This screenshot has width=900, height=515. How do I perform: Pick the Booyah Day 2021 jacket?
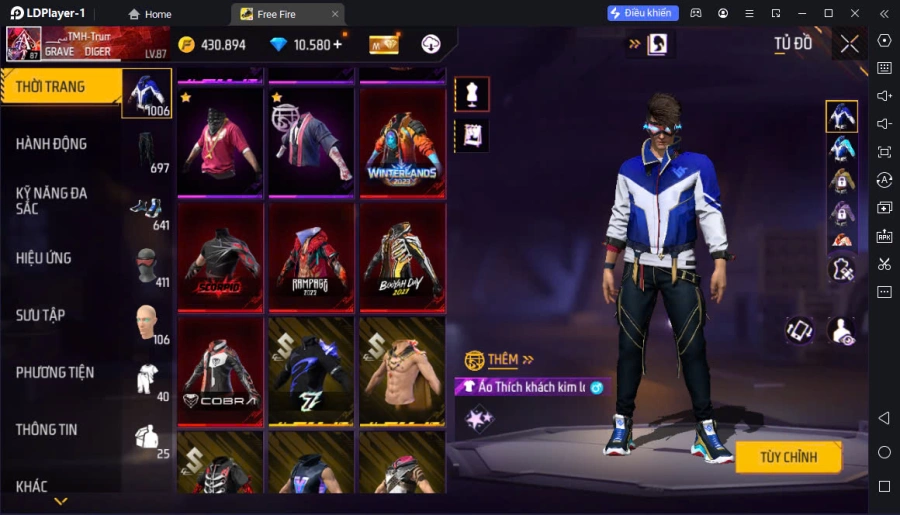pos(403,256)
